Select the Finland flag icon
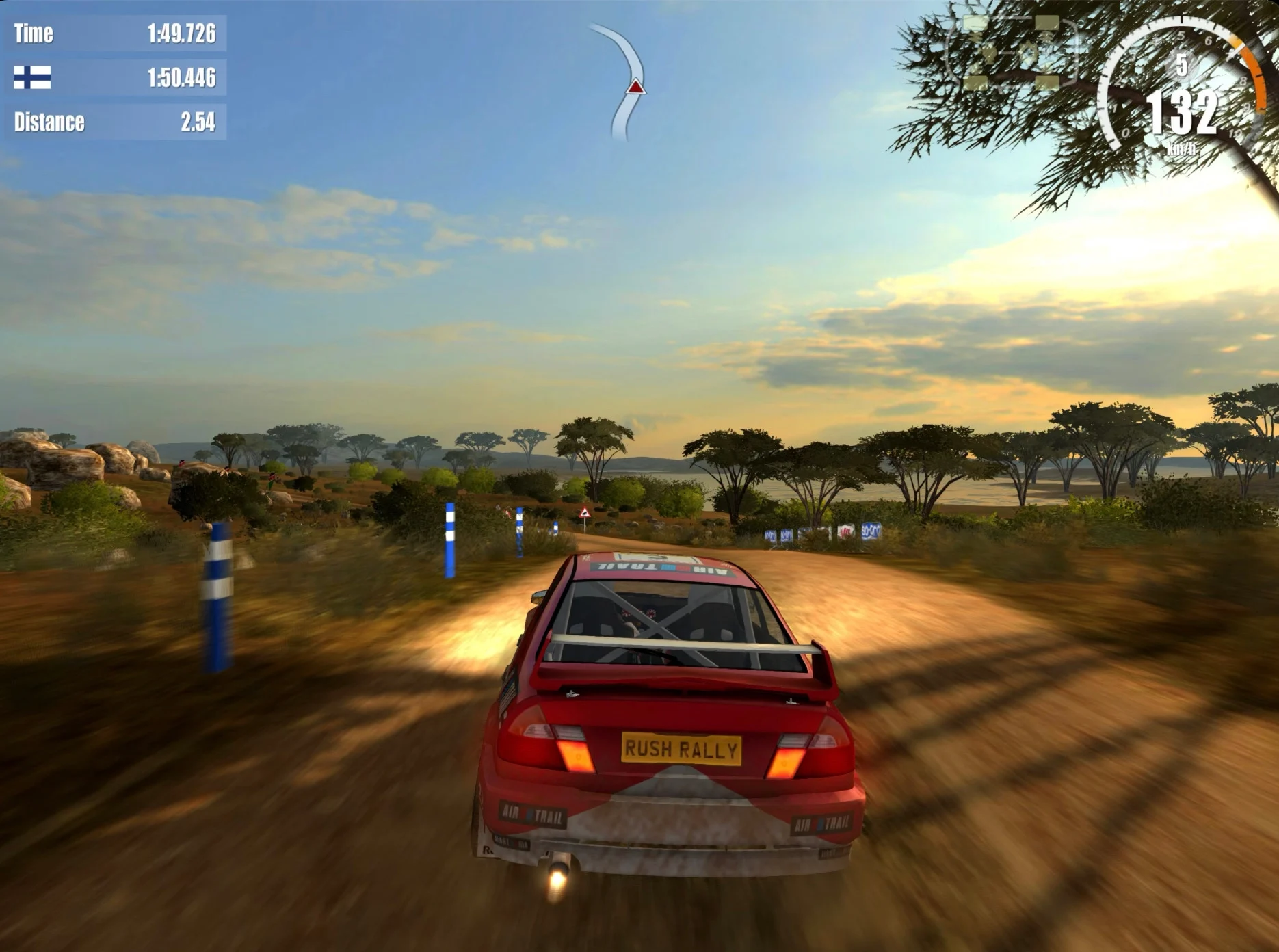 [33, 79]
